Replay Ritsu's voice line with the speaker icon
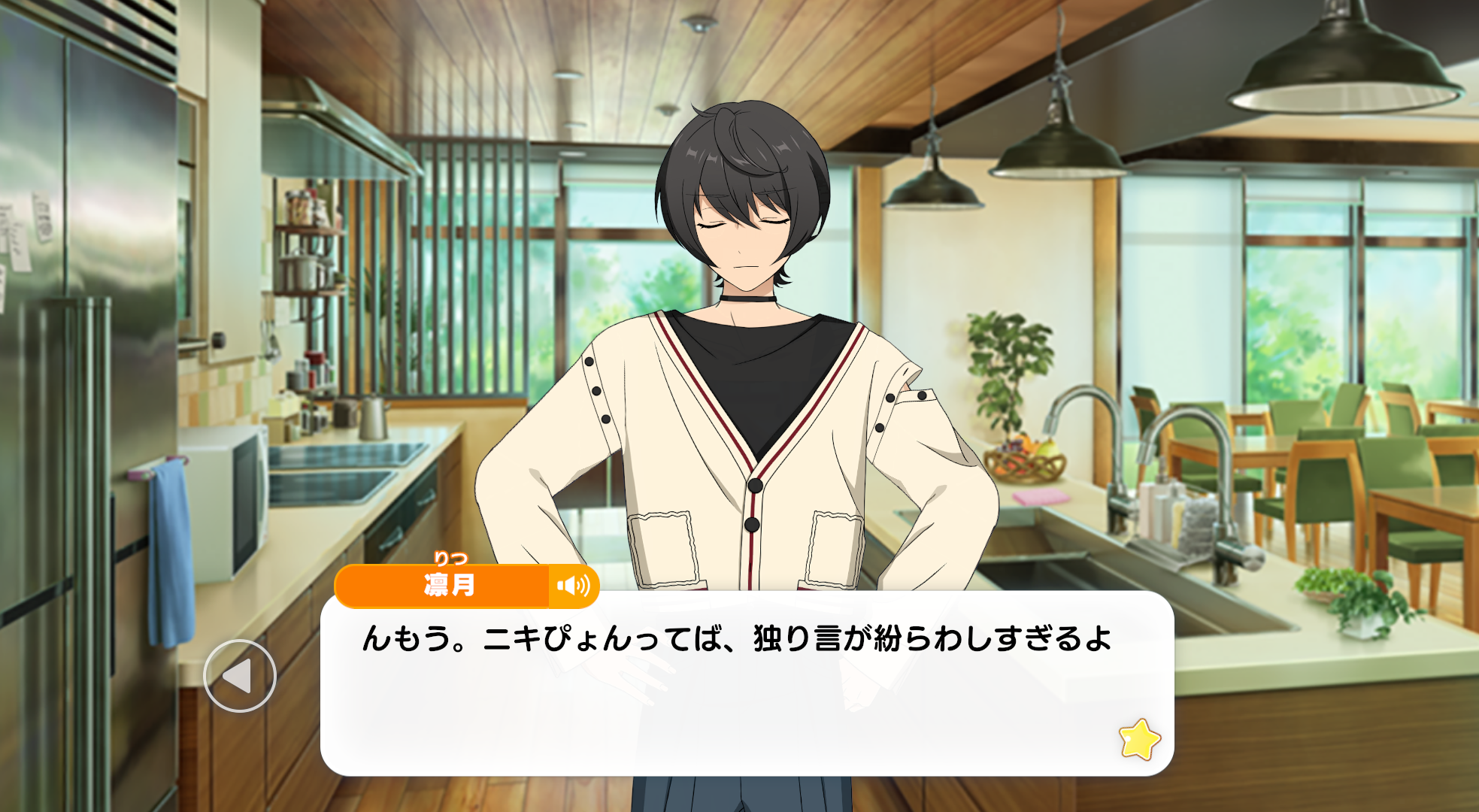1479x812 pixels. [x=574, y=586]
